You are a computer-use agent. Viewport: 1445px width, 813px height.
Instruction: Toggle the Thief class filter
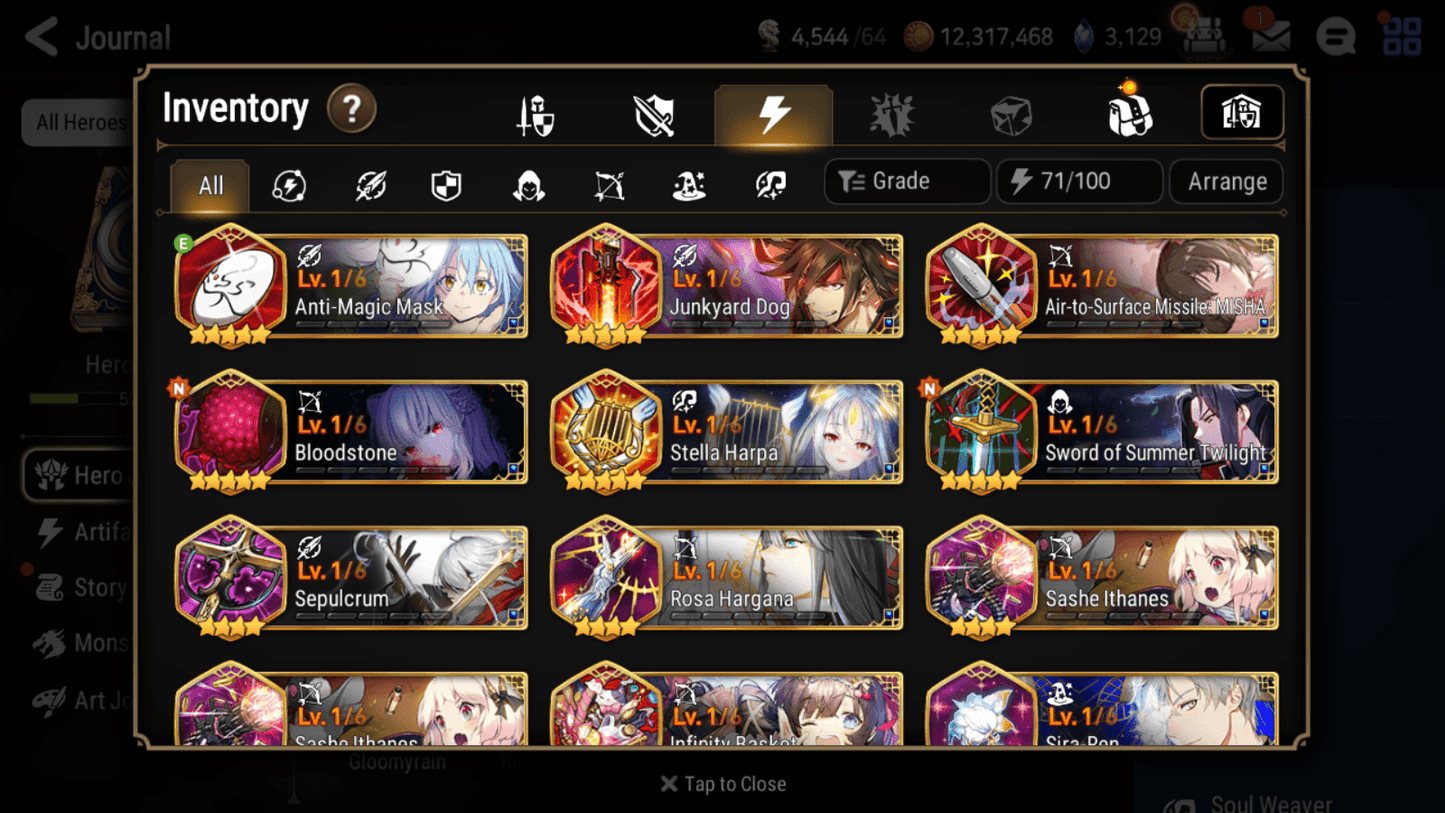point(527,181)
